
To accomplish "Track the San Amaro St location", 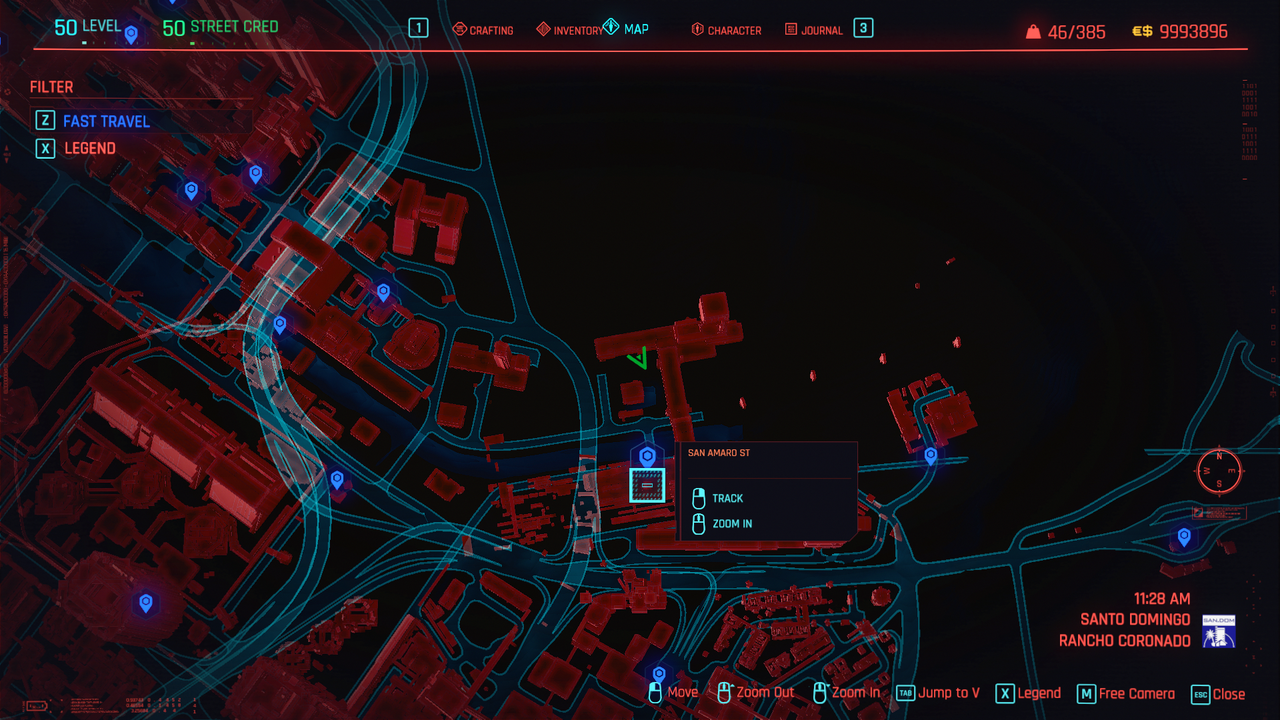I will [x=727, y=498].
